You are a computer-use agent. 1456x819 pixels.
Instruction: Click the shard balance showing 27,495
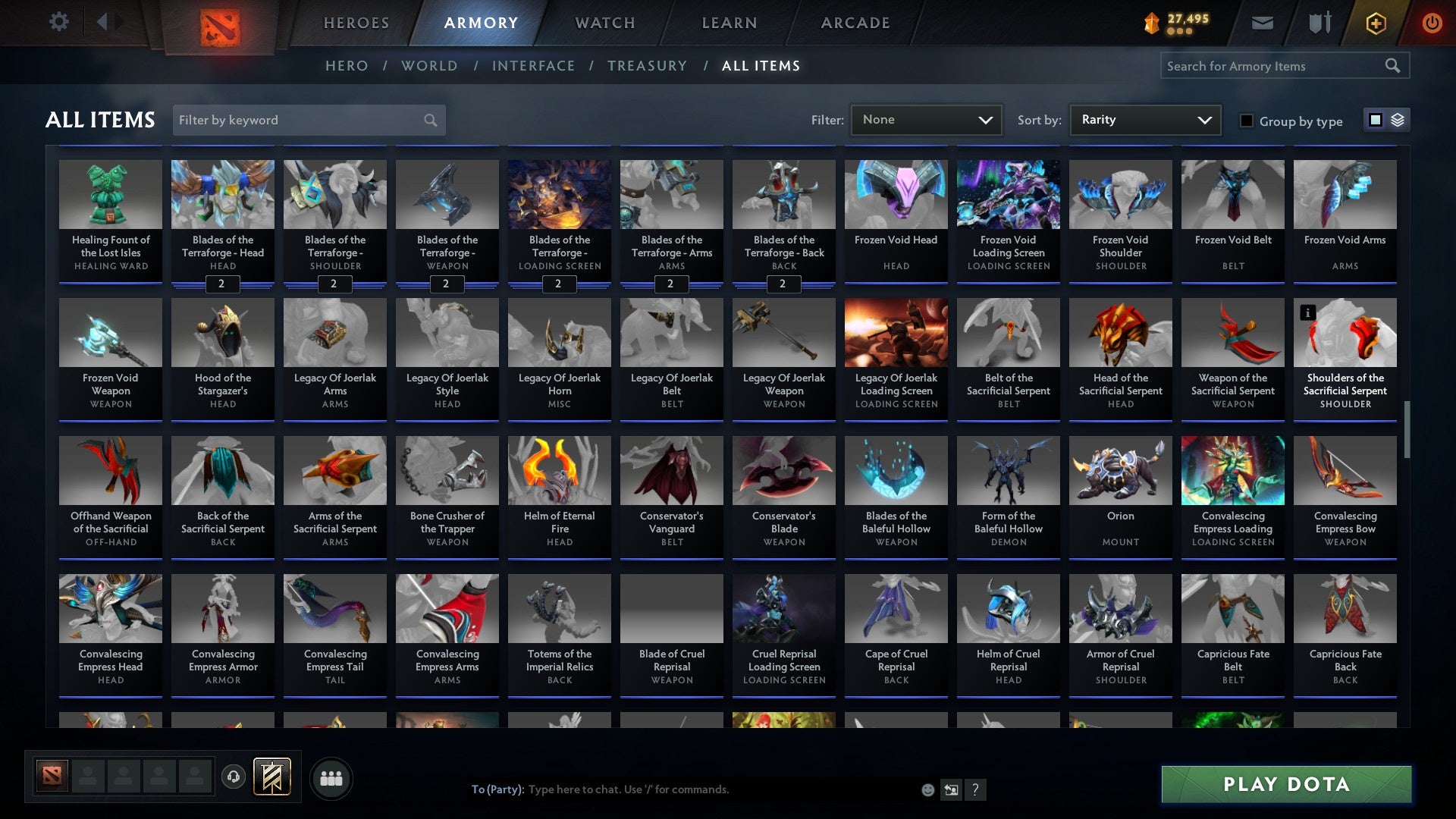(1179, 19)
